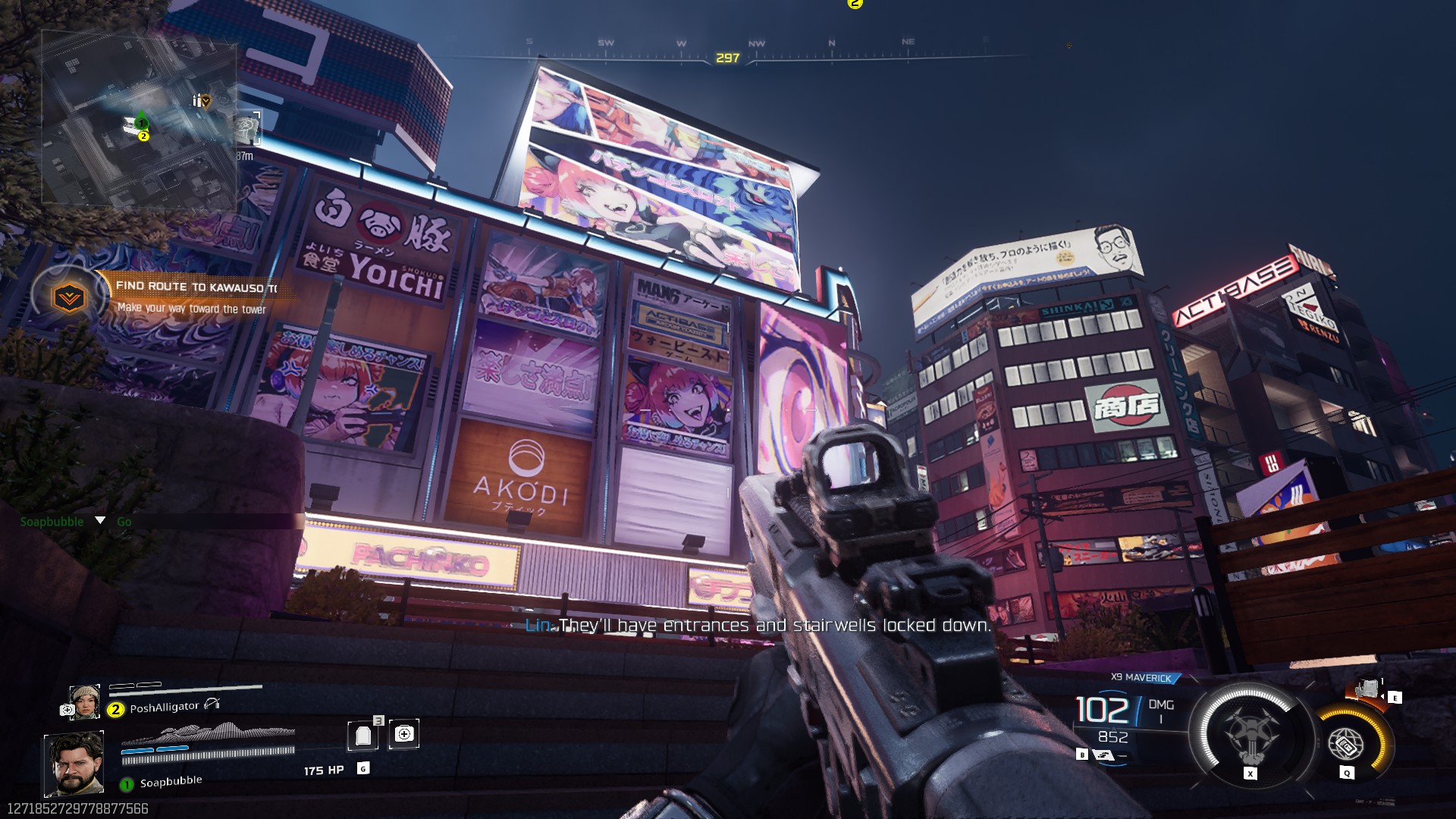
Task: Expand the chevron next to Soapbubble's chat message
Action: click(99, 522)
